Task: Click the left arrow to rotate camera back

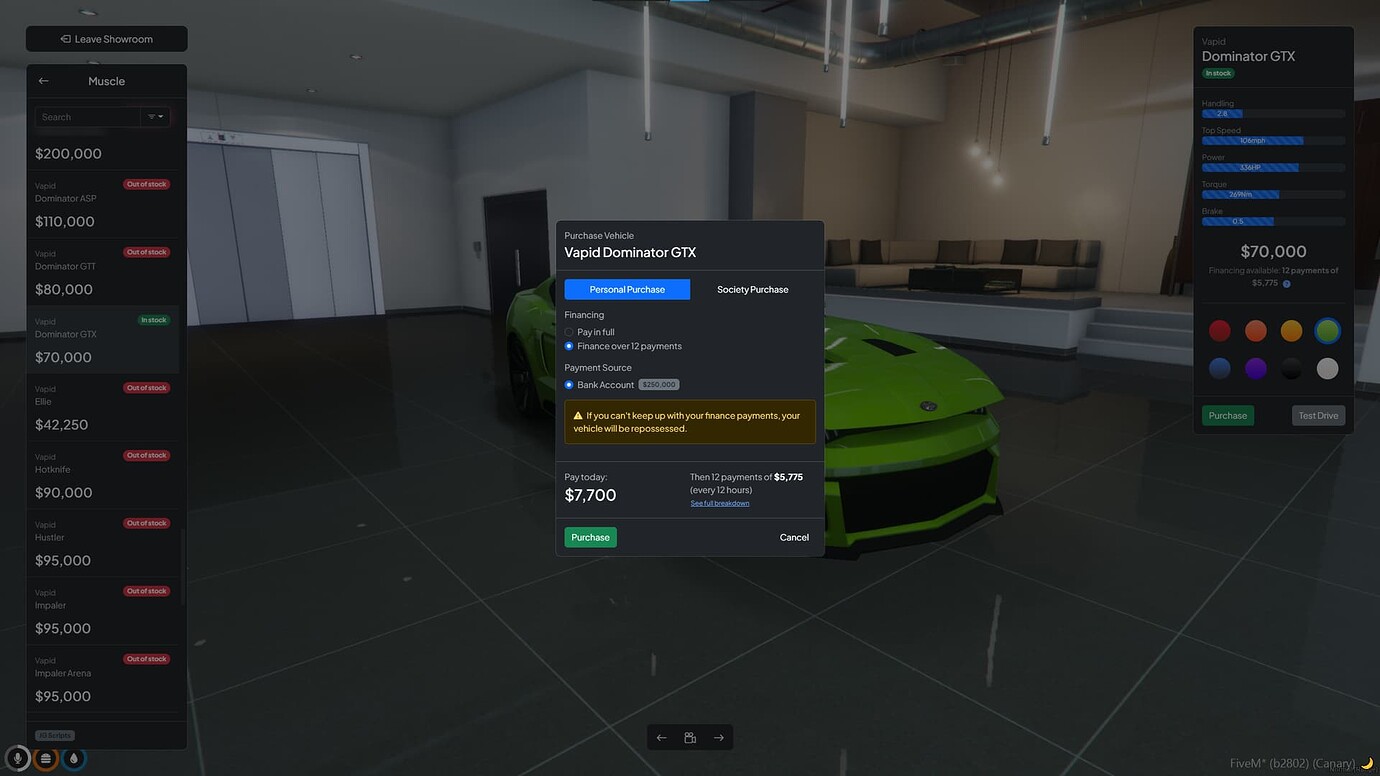Action: coord(661,737)
